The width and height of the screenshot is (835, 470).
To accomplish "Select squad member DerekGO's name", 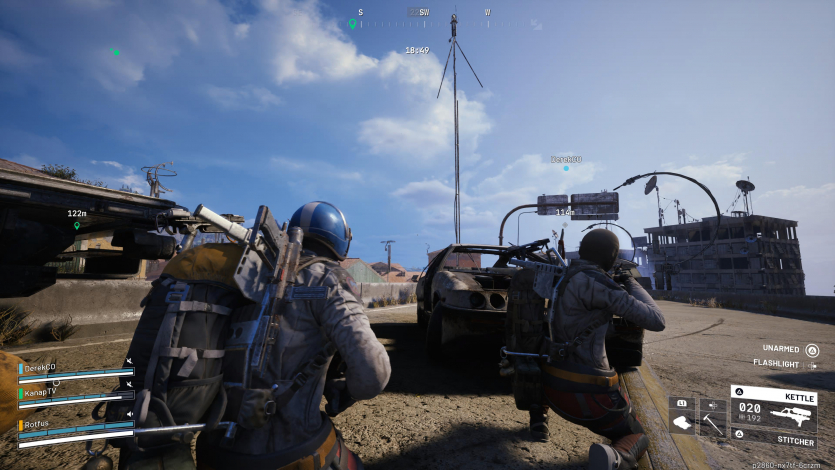I will point(41,367).
